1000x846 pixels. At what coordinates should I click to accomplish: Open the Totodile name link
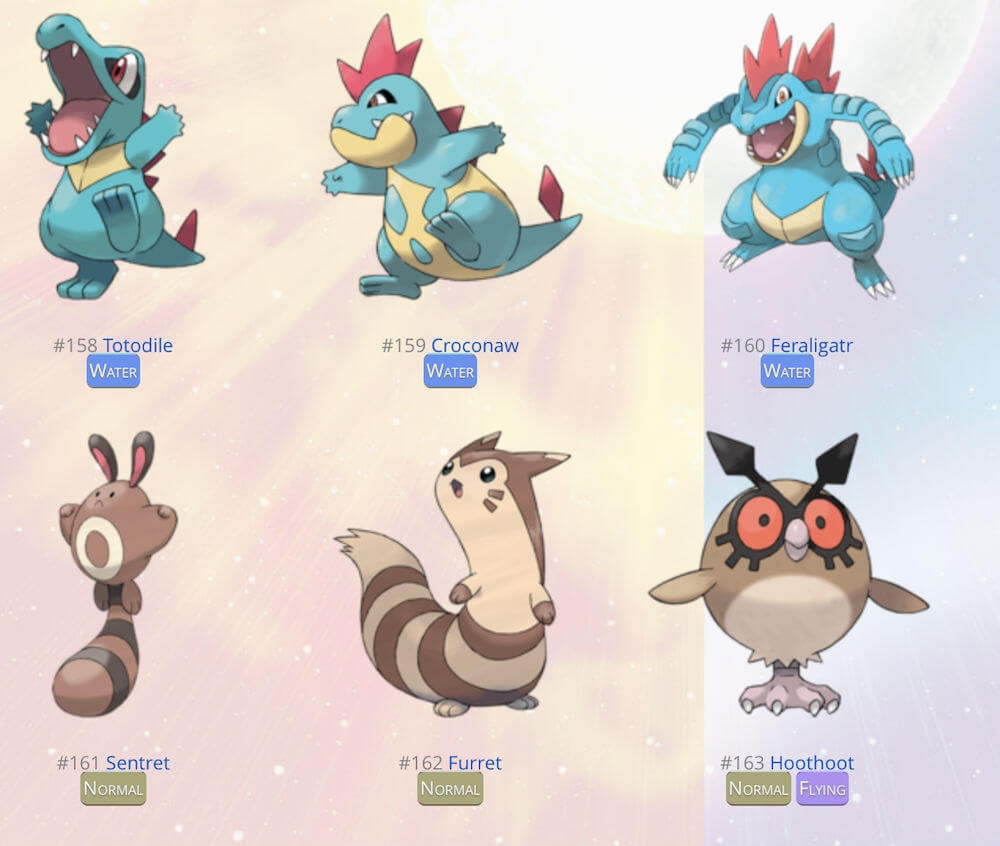[137, 346]
